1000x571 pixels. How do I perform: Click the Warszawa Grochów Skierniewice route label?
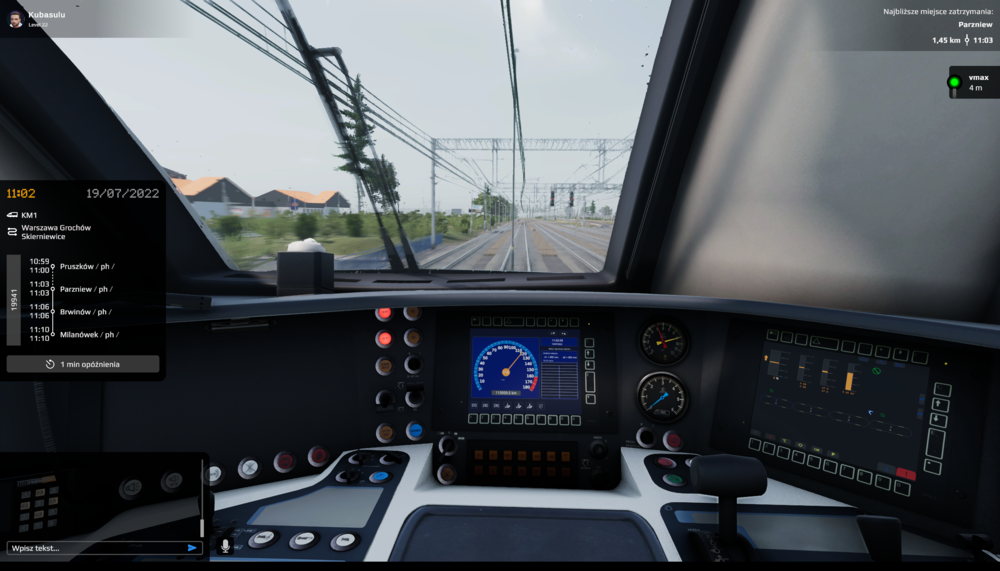56,232
